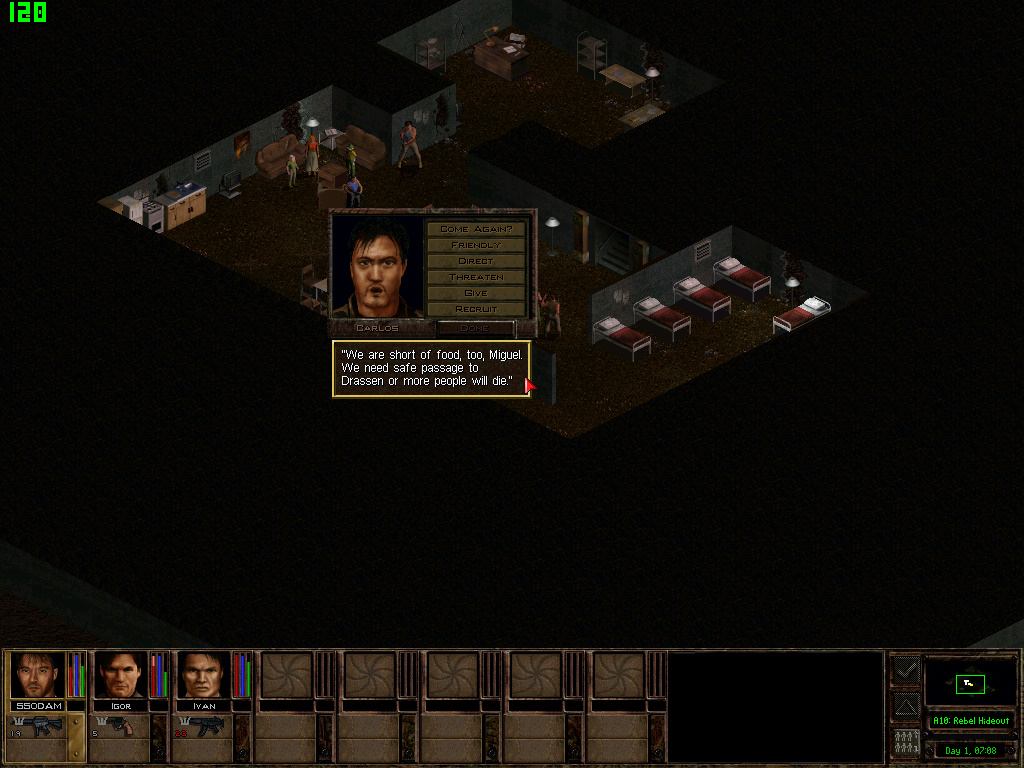Click Ivan's submachine gun weapon slot
The width and height of the screenshot is (1024, 768).
coord(204,726)
